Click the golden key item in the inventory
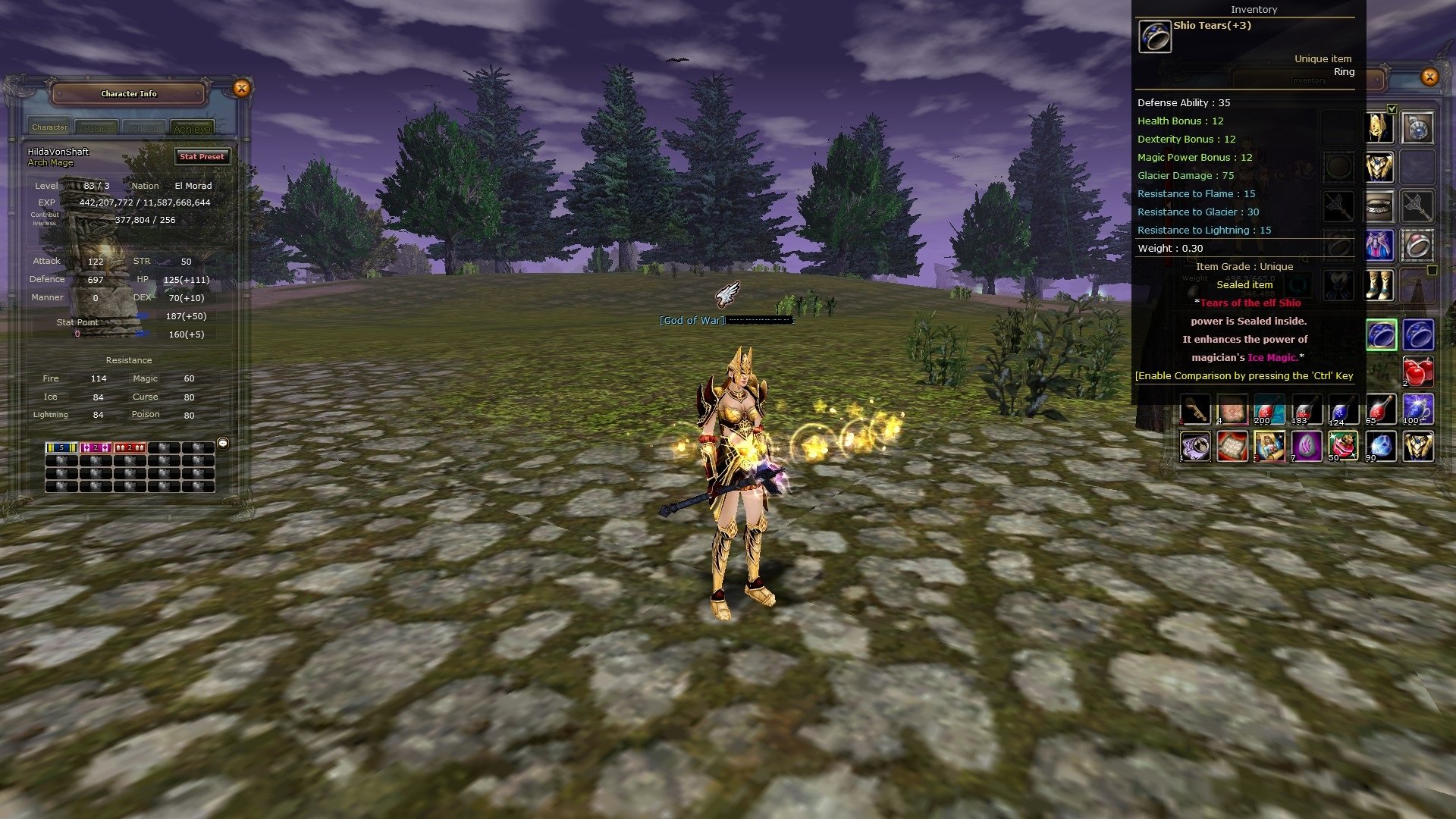The height and width of the screenshot is (819, 1456). tap(1194, 409)
